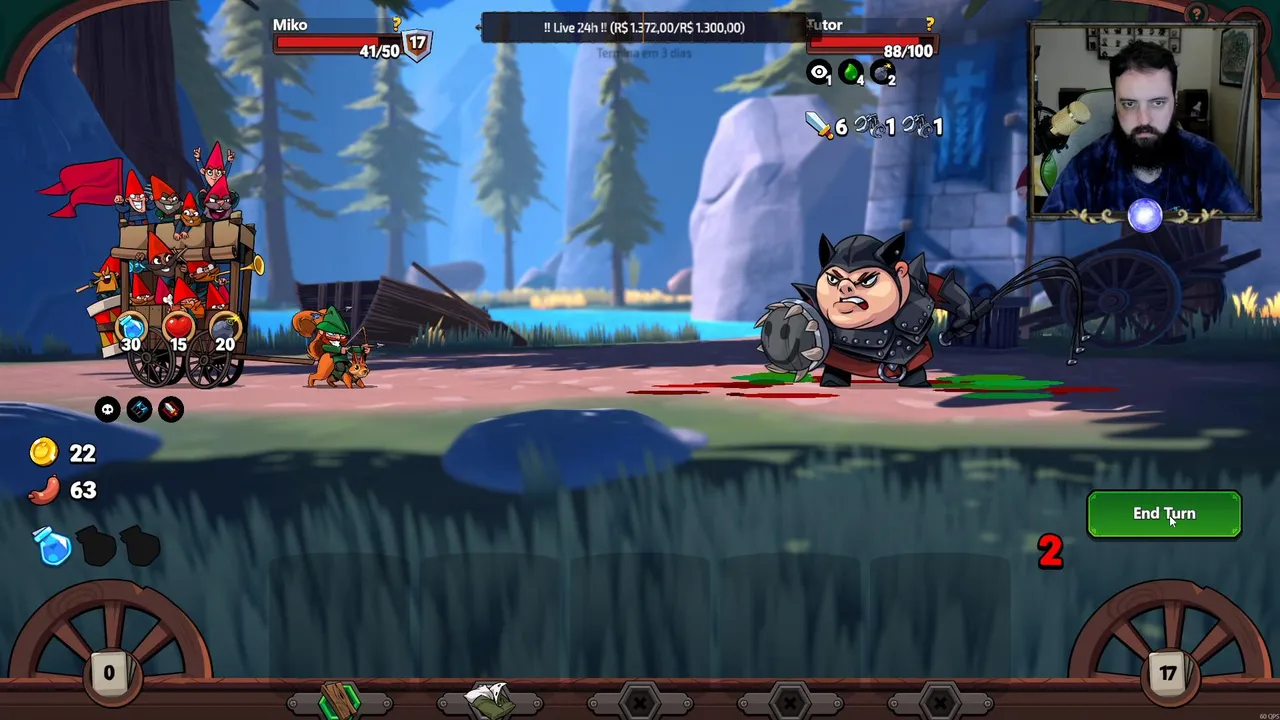Inspect the enemy's eye status effect
This screenshot has width=1280, height=720.
point(820,73)
